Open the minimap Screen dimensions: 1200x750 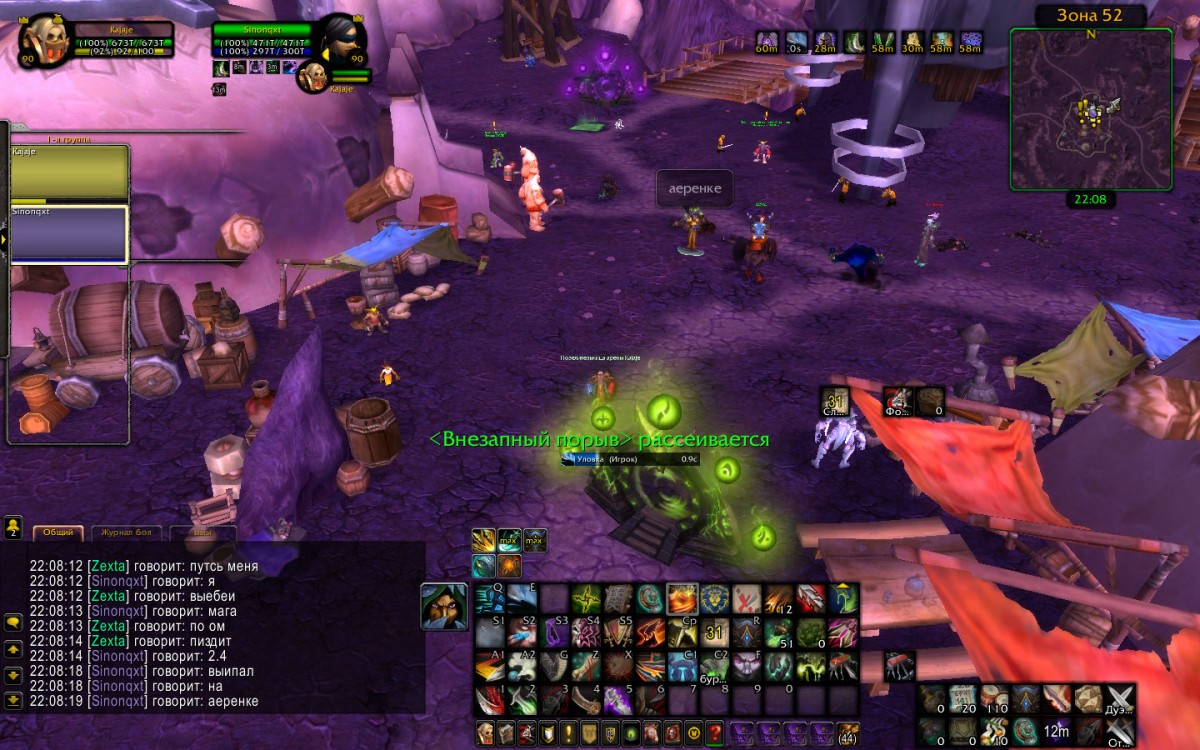point(1090,109)
